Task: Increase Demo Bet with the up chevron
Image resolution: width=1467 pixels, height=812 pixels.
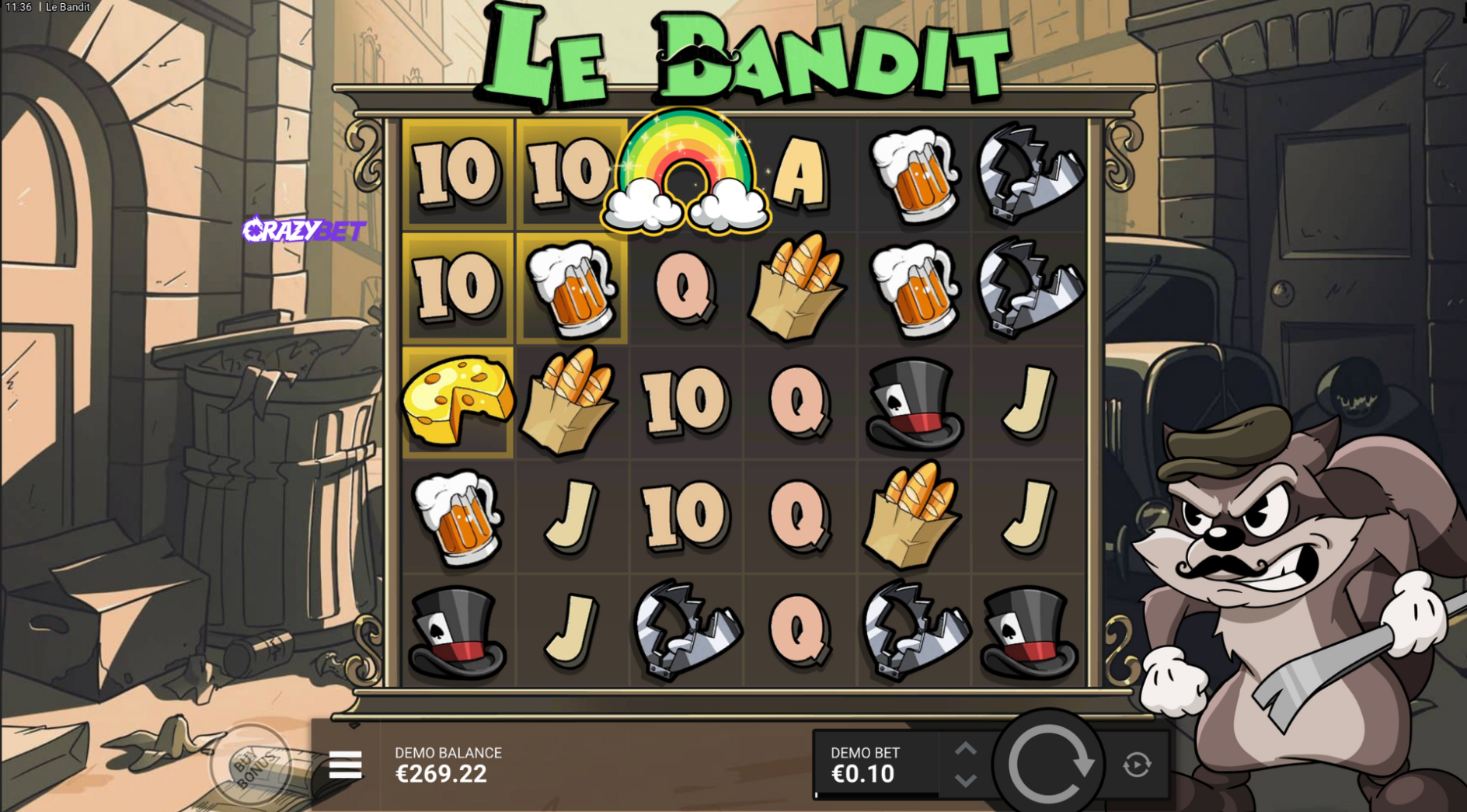Action: click(966, 748)
